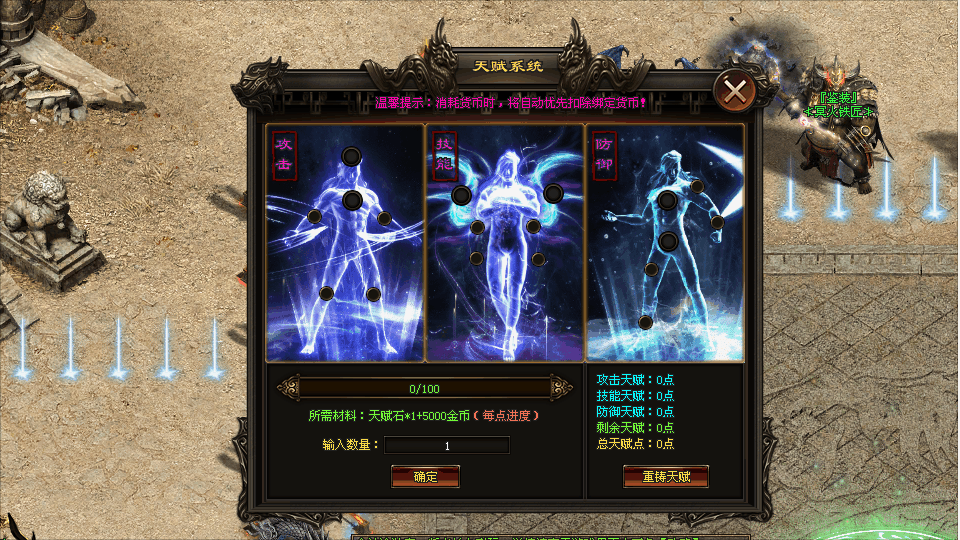This screenshot has width=960, height=540.
Task: Confirm with the 确定 button
Action: click(x=425, y=477)
